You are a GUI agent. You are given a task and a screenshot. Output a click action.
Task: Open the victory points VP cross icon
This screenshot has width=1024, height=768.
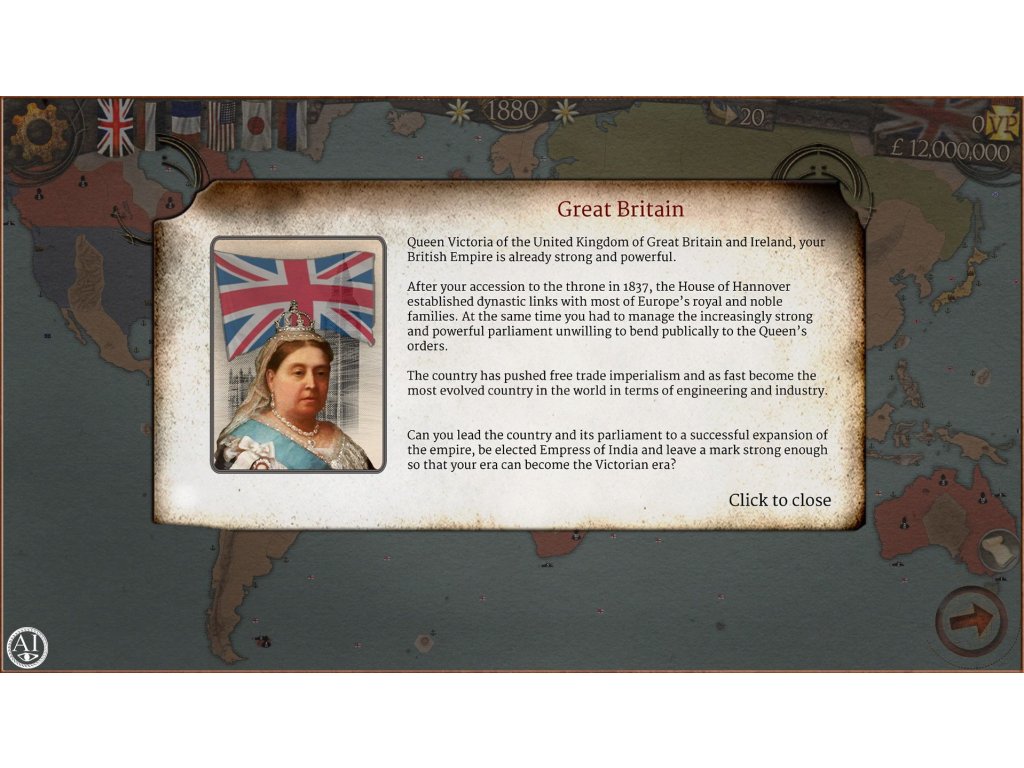point(1002,124)
